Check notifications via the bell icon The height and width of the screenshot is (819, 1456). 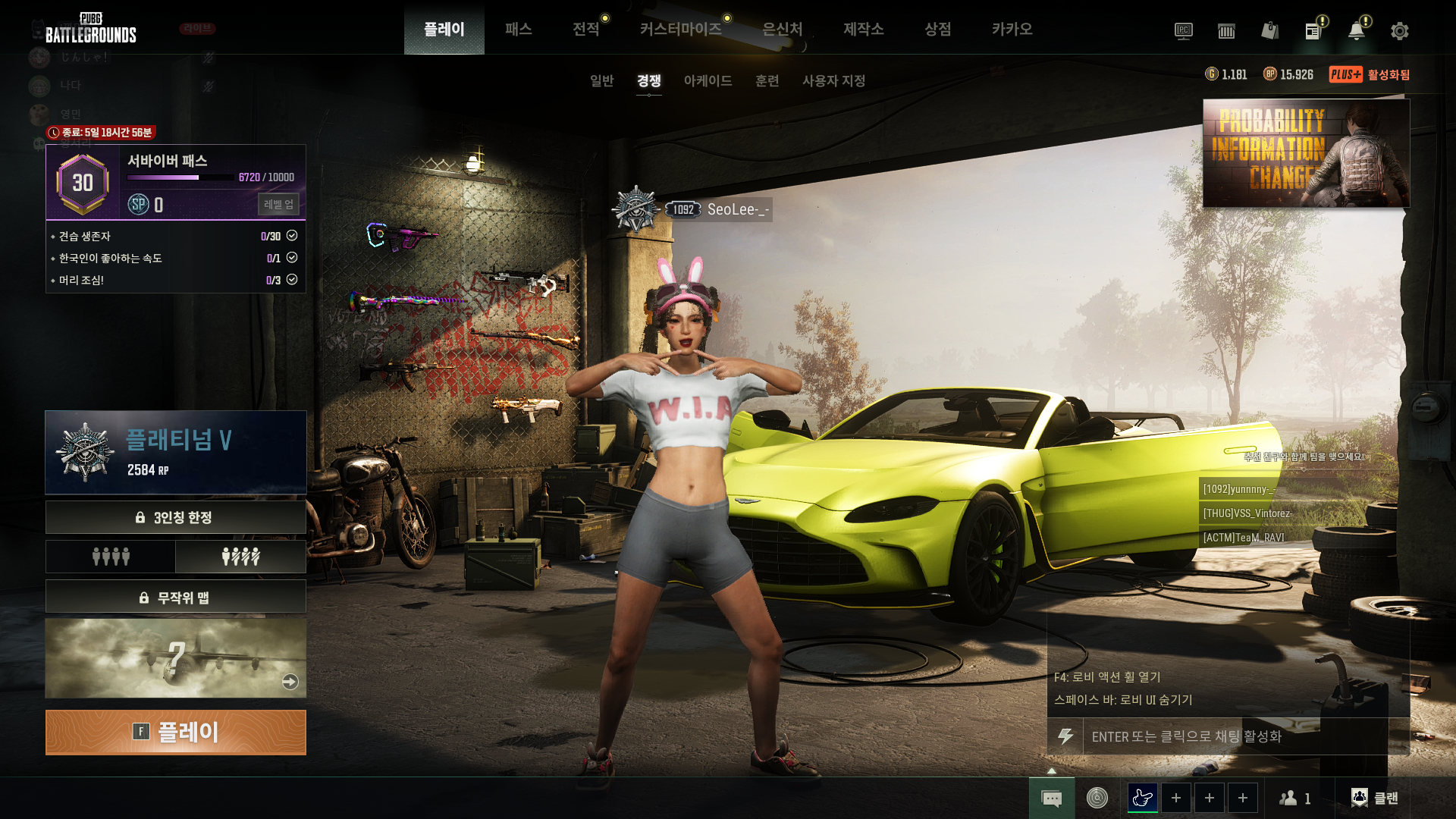[1356, 31]
